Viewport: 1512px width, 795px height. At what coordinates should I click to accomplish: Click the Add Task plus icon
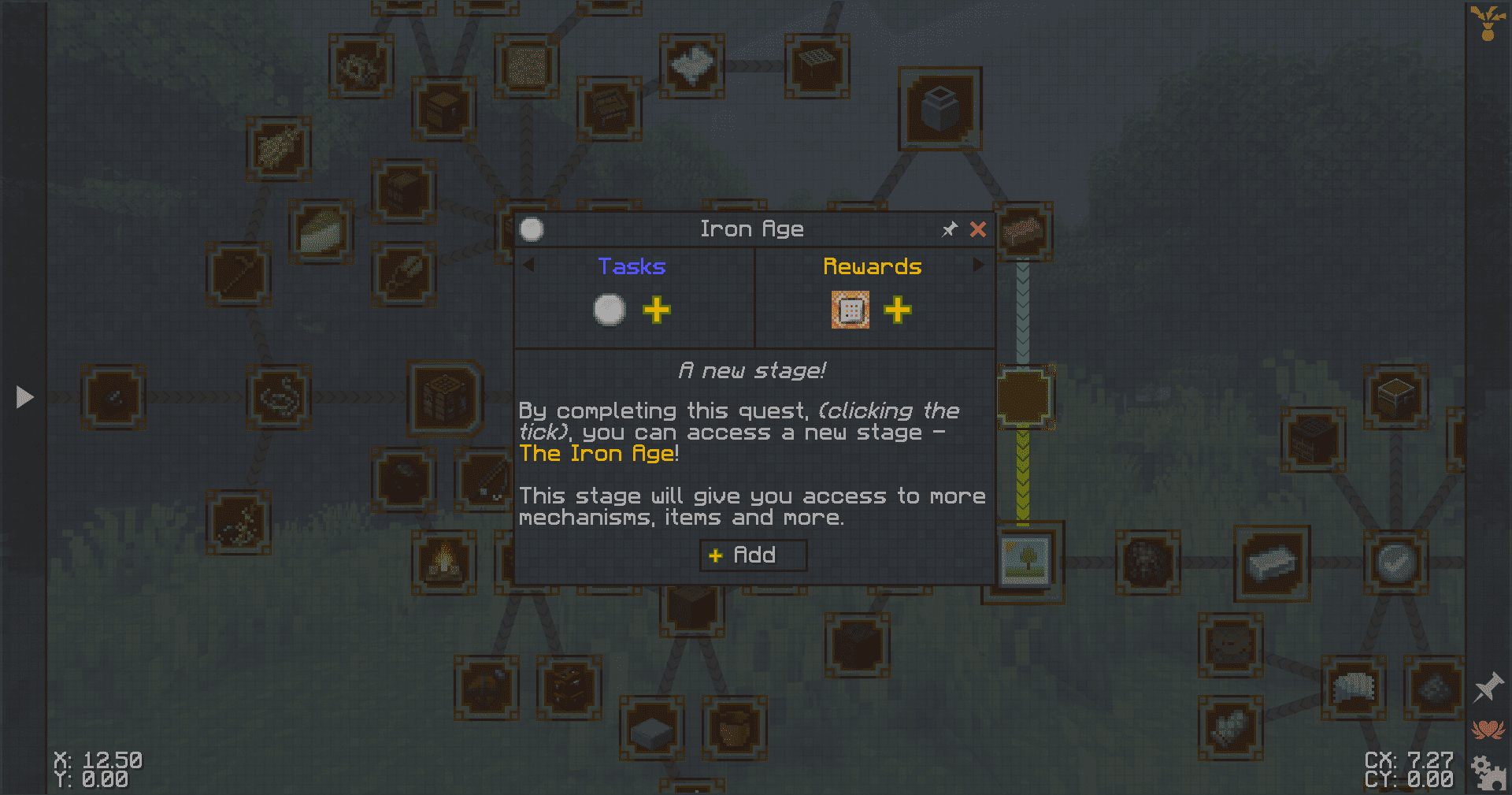pyautogui.click(x=658, y=310)
